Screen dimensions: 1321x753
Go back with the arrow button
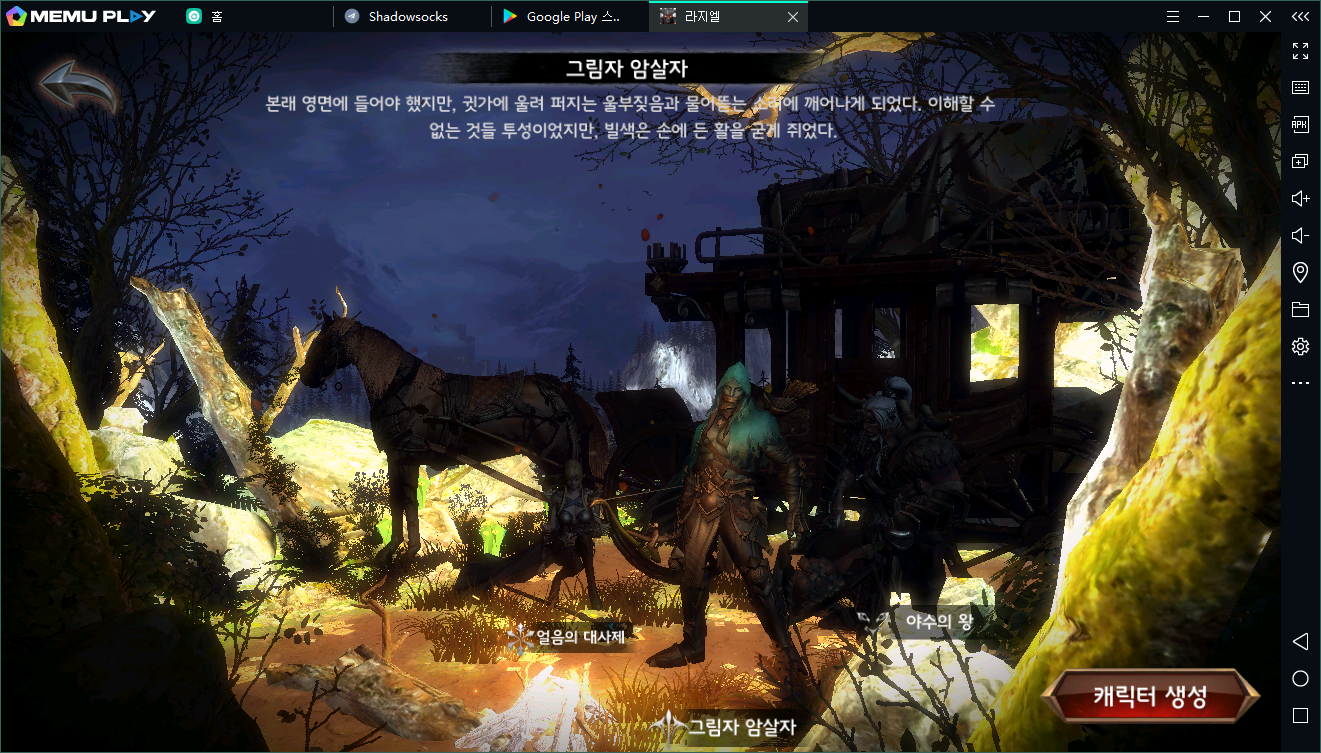click(78, 85)
